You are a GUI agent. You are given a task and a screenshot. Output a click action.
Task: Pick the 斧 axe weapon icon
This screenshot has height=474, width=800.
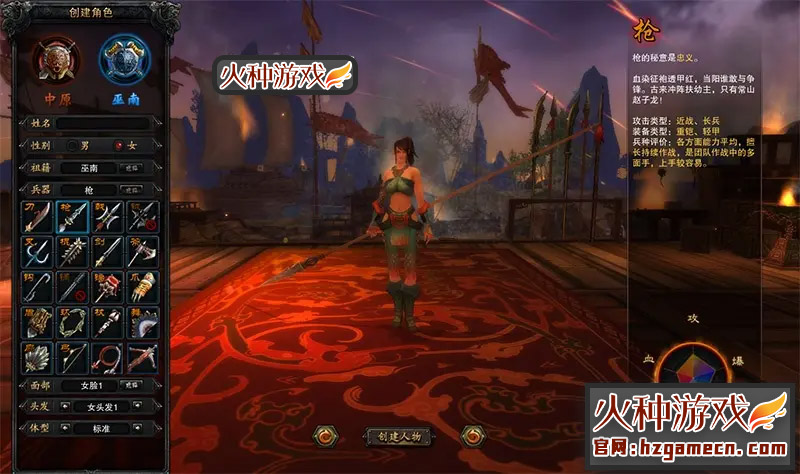143,249
